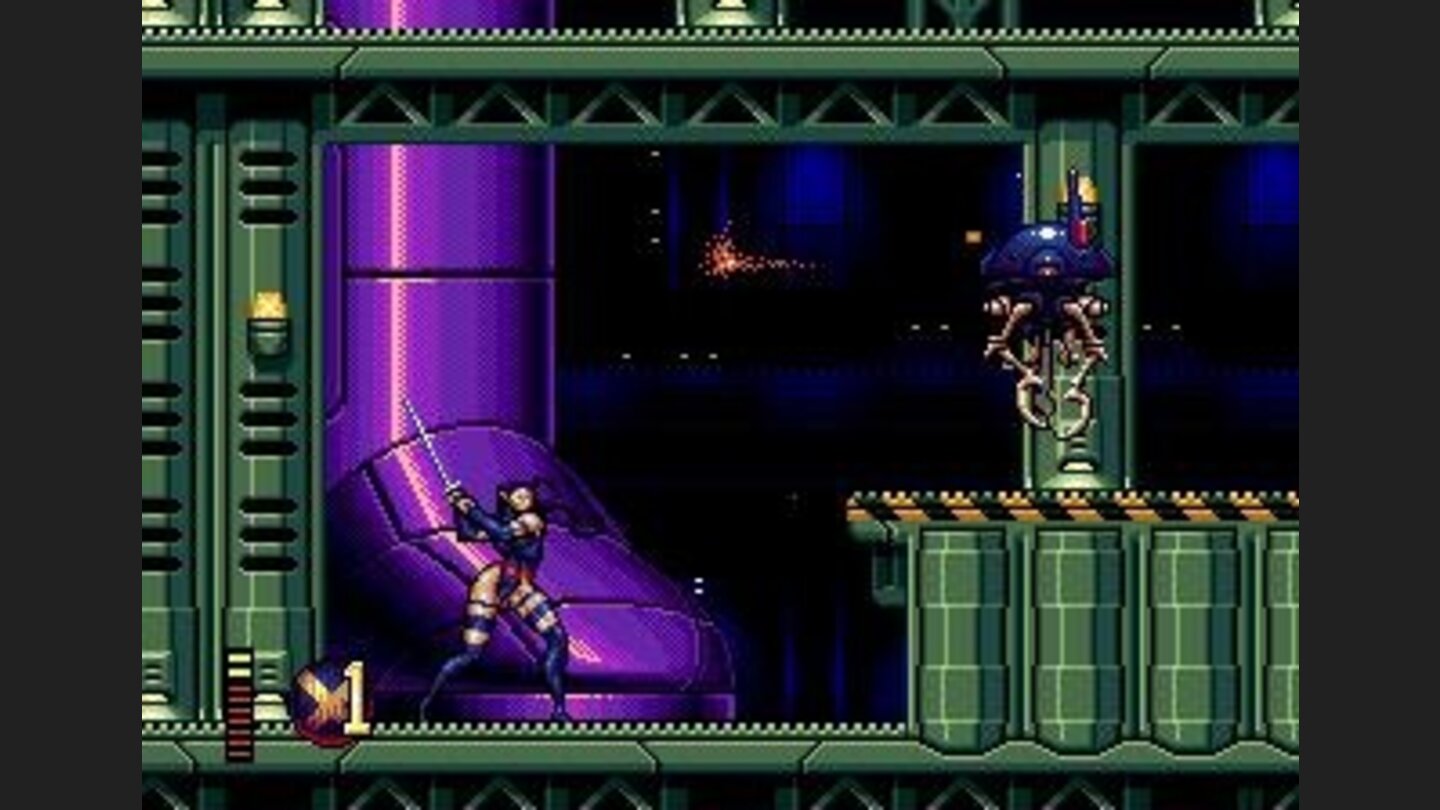Toggle the topmost yellow health bar segment
The image size is (1440, 810).
click(239, 658)
